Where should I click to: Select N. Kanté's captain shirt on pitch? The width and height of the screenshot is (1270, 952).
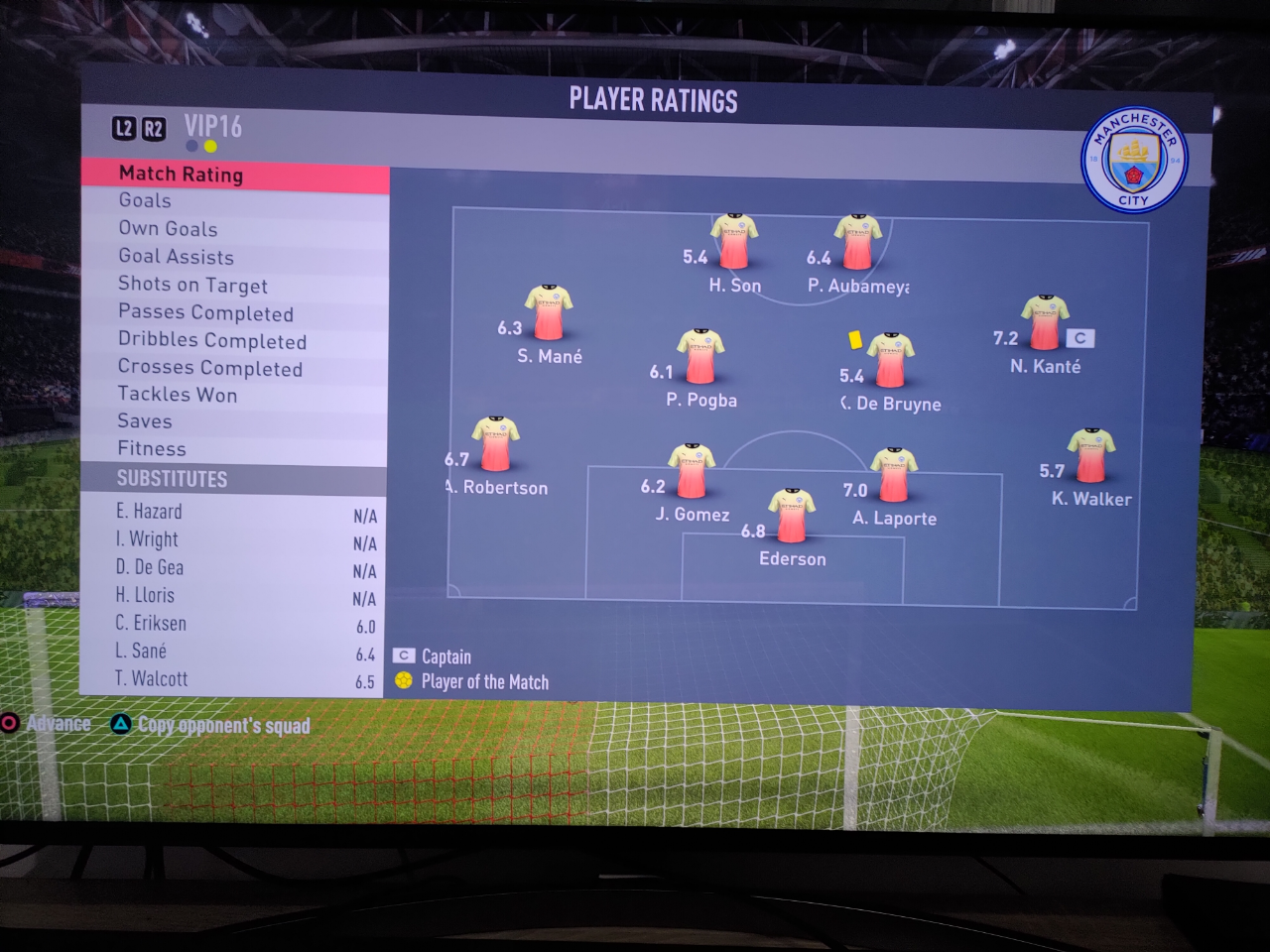tap(1046, 322)
